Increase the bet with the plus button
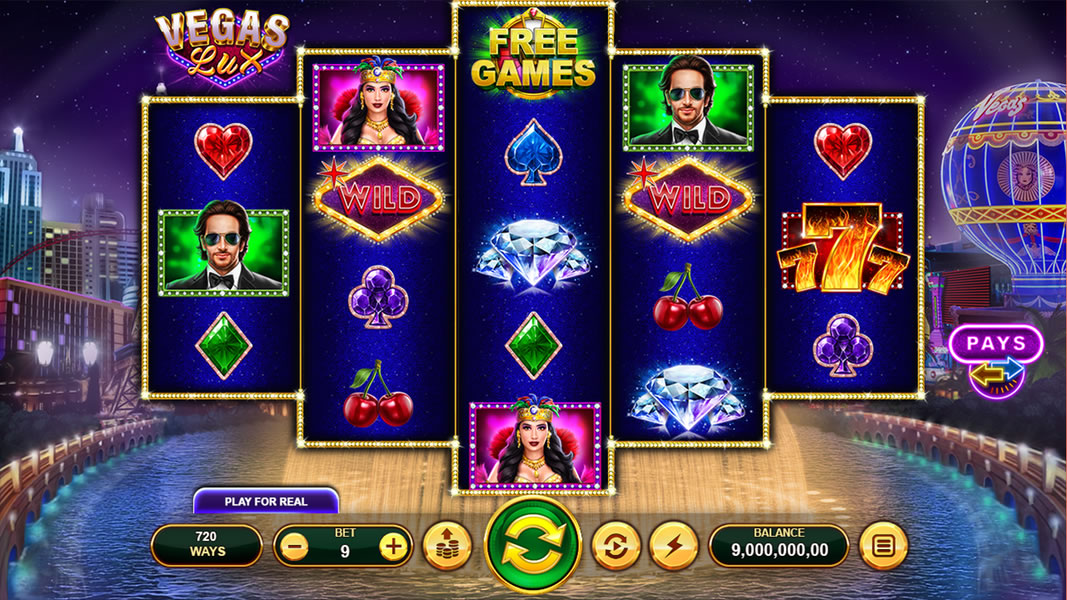 coord(395,546)
